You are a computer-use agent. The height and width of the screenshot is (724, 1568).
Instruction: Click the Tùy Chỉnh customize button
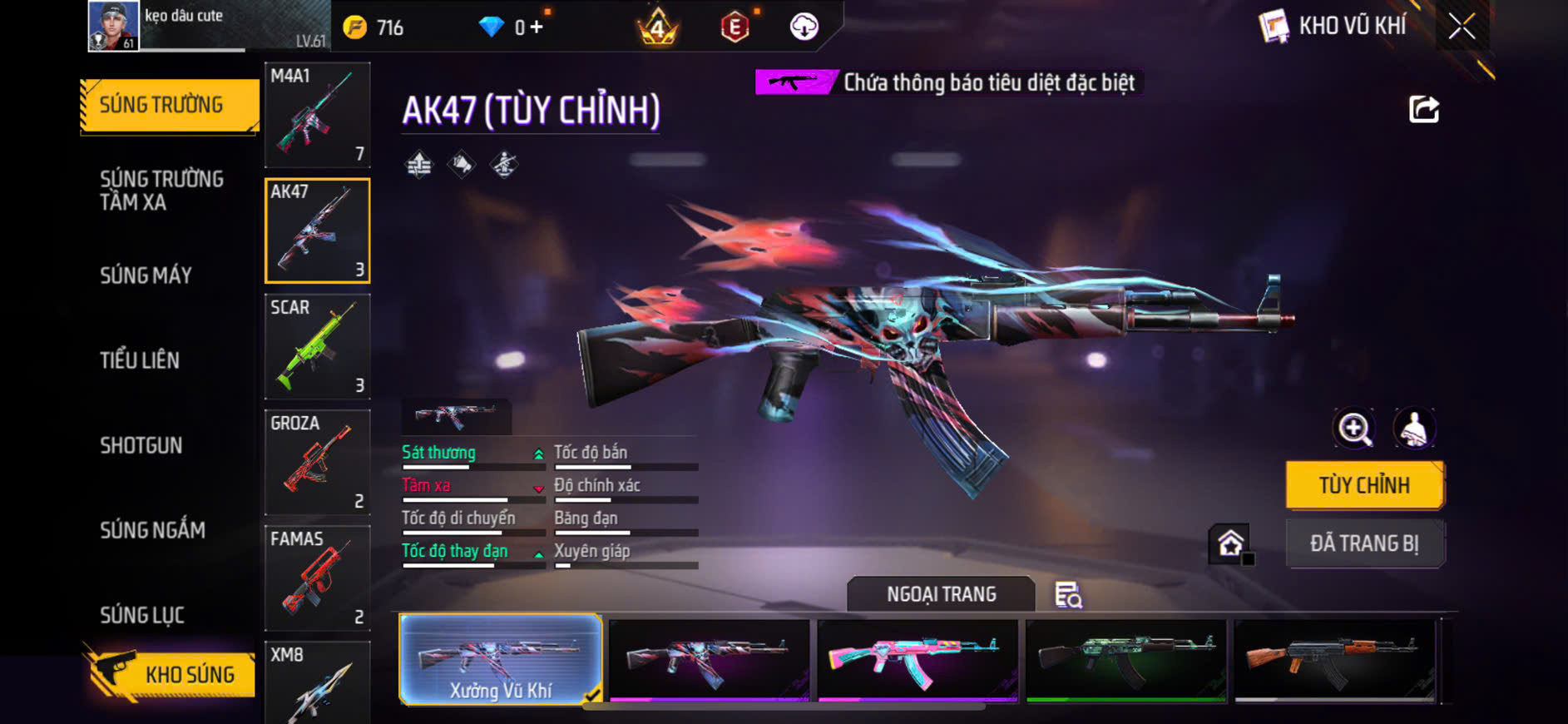tap(1364, 485)
